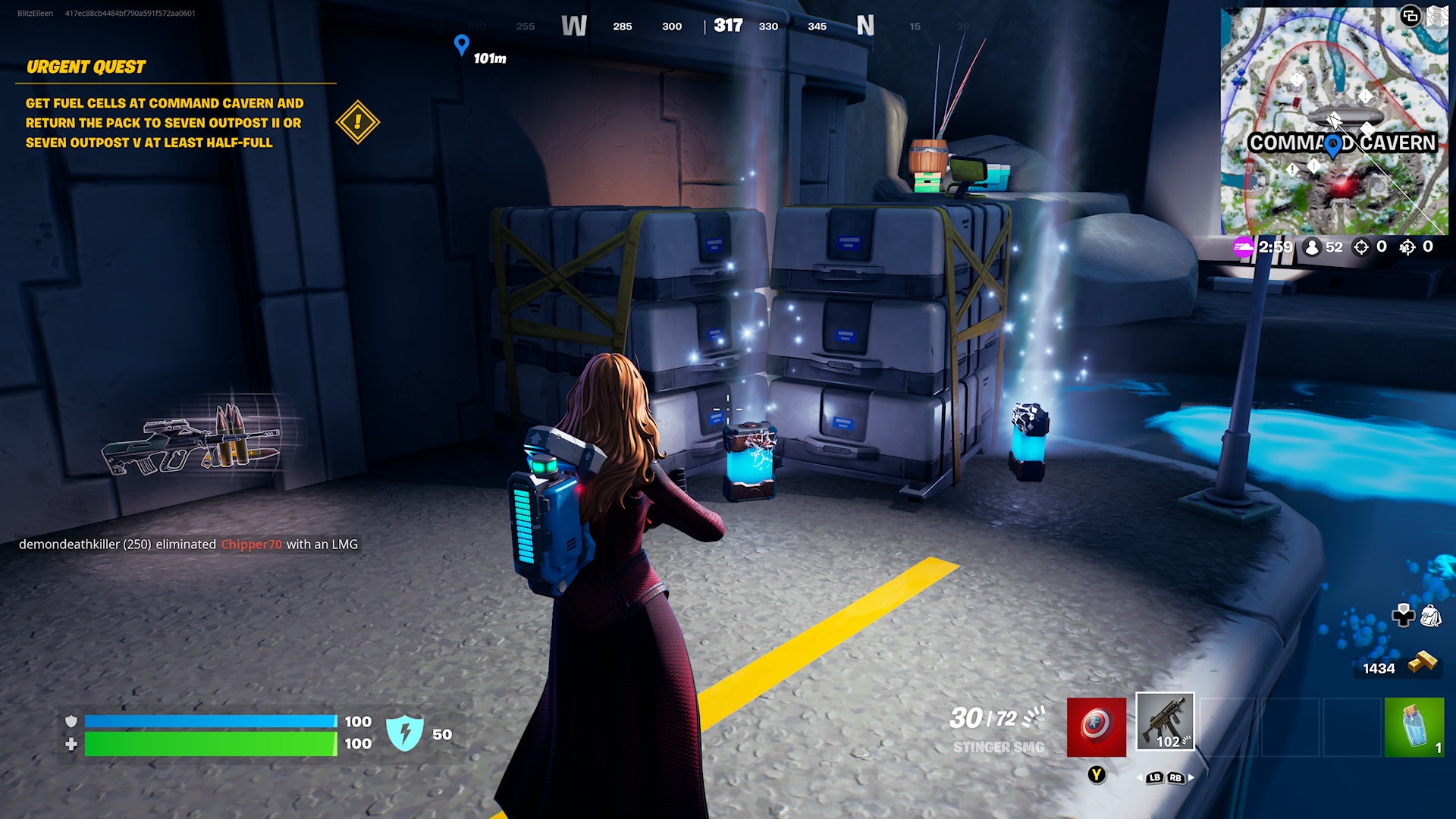Click the LB button prompt

[1154, 777]
